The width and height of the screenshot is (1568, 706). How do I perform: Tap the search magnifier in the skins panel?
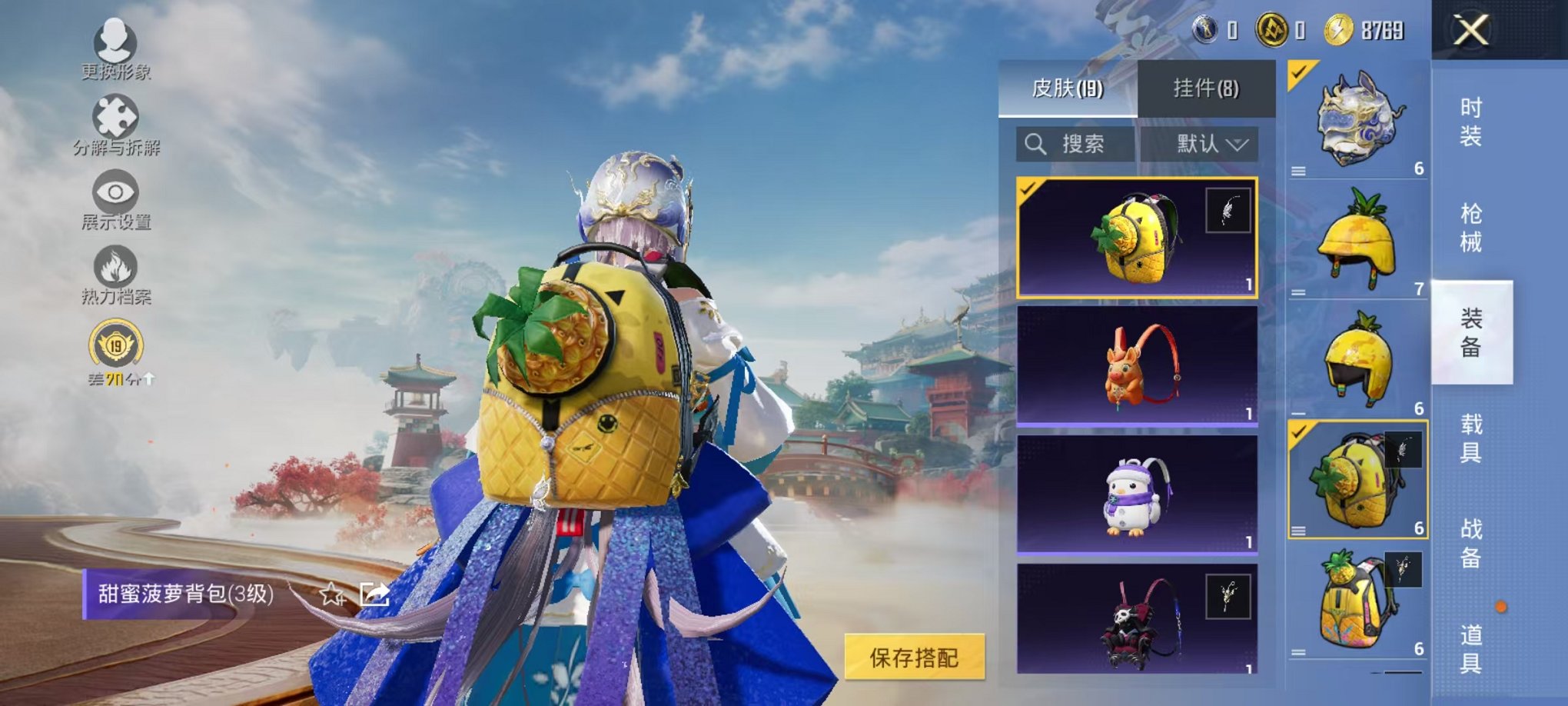[1035, 144]
